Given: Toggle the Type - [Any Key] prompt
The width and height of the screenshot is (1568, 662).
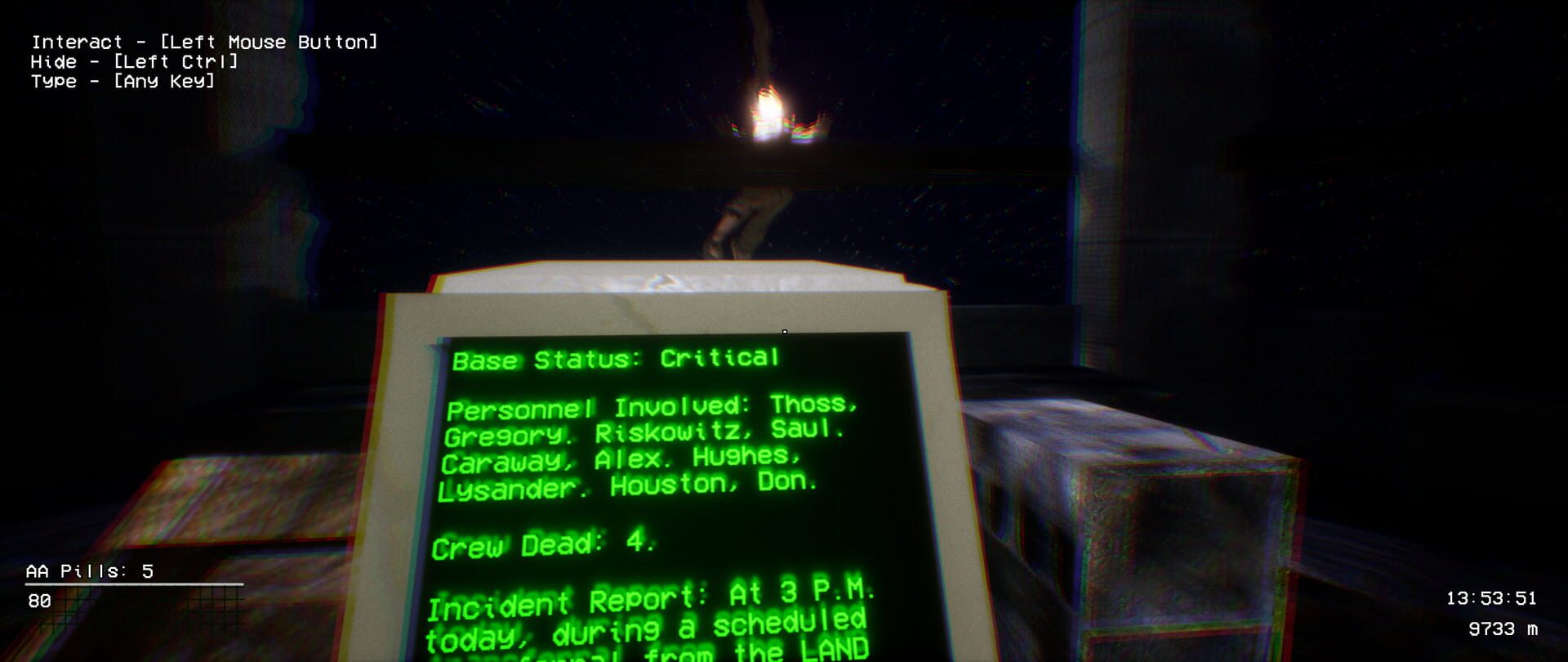Looking at the screenshot, I should click(x=122, y=81).
